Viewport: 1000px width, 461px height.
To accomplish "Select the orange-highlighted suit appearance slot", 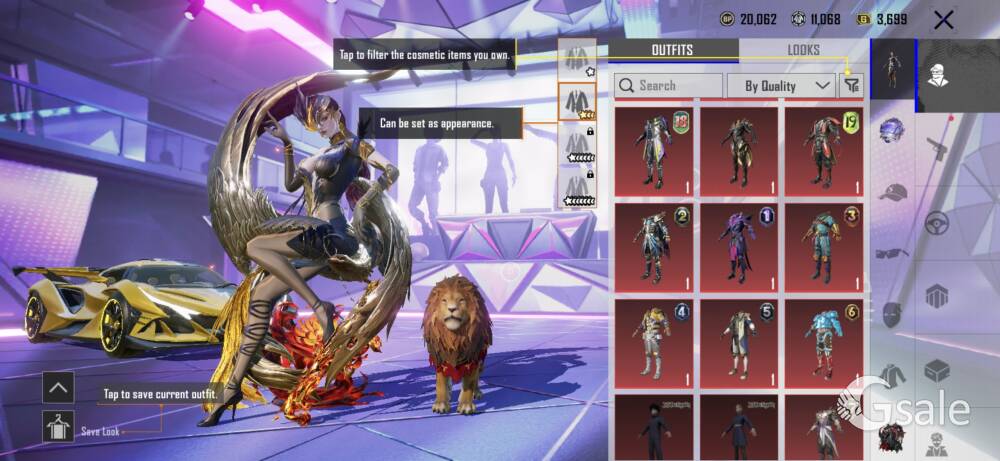I will pos(575,101).
